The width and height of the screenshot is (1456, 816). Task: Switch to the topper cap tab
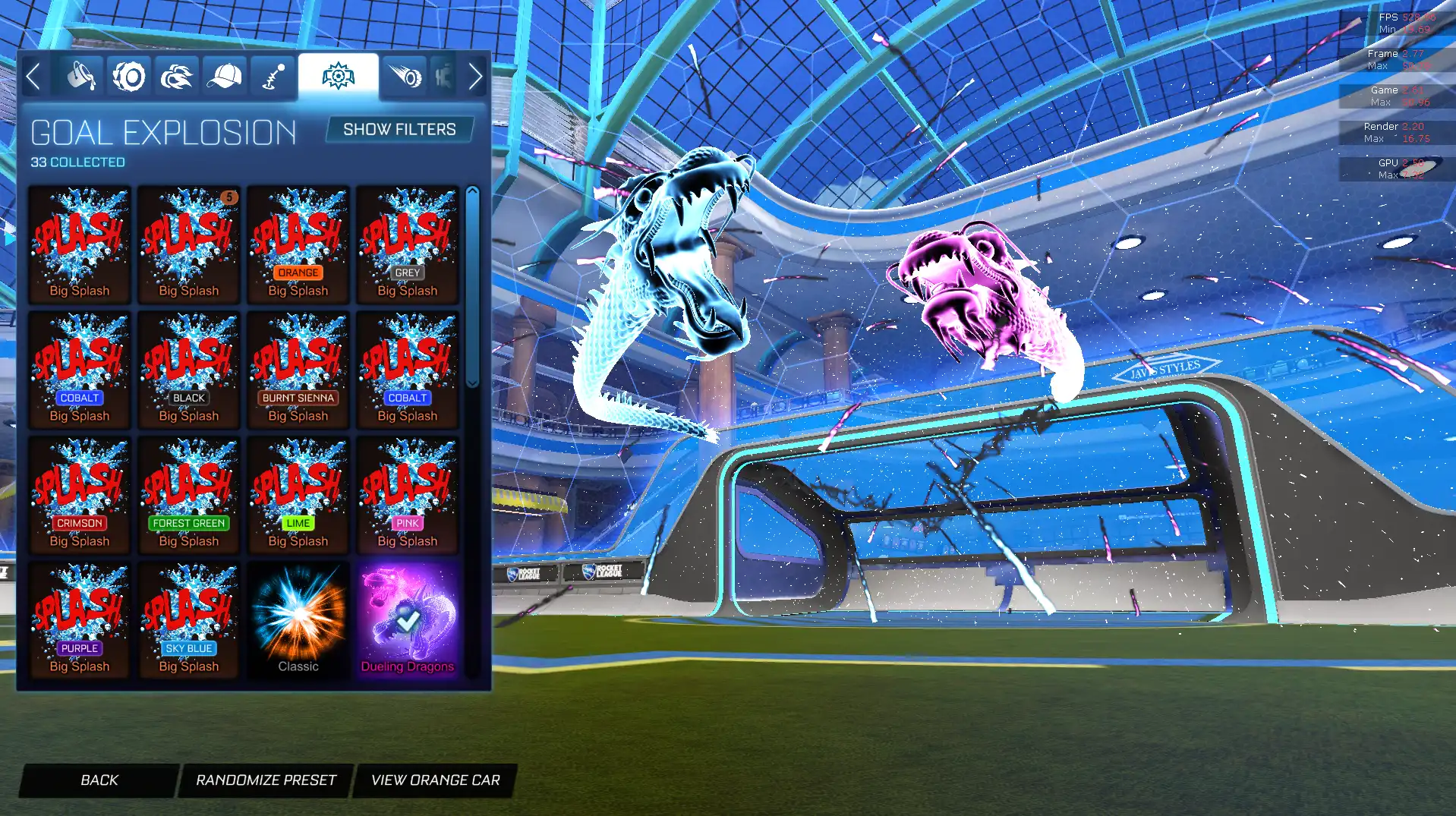pyautogui.click(x=224, y=77)
